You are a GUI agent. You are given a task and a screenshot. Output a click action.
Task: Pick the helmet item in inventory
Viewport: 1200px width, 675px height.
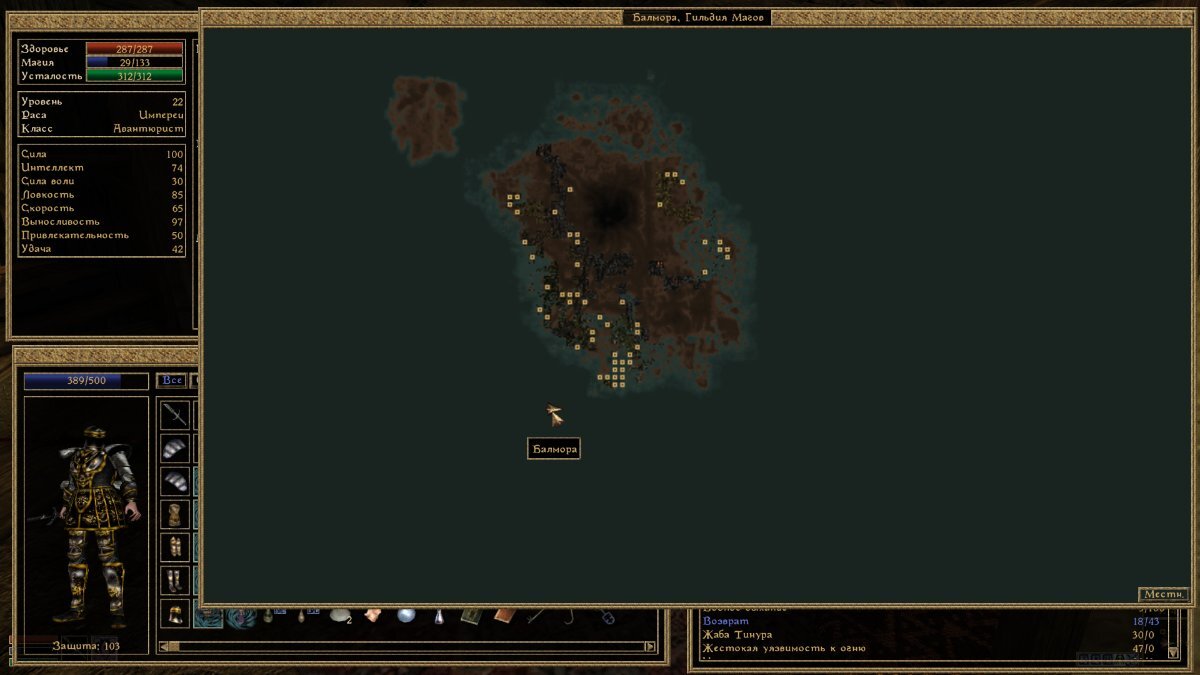click(175, 613)
